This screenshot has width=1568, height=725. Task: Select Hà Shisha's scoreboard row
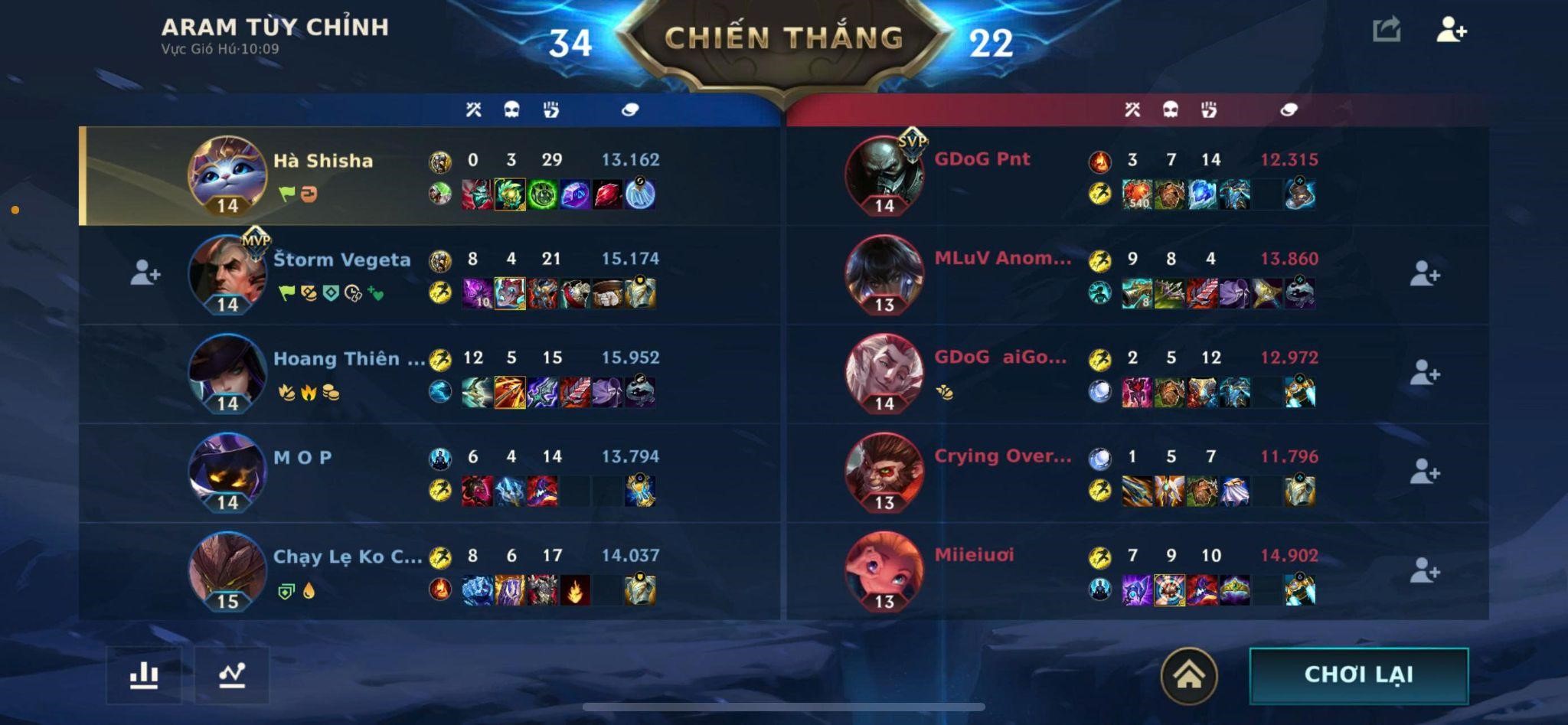click(429, 176)
